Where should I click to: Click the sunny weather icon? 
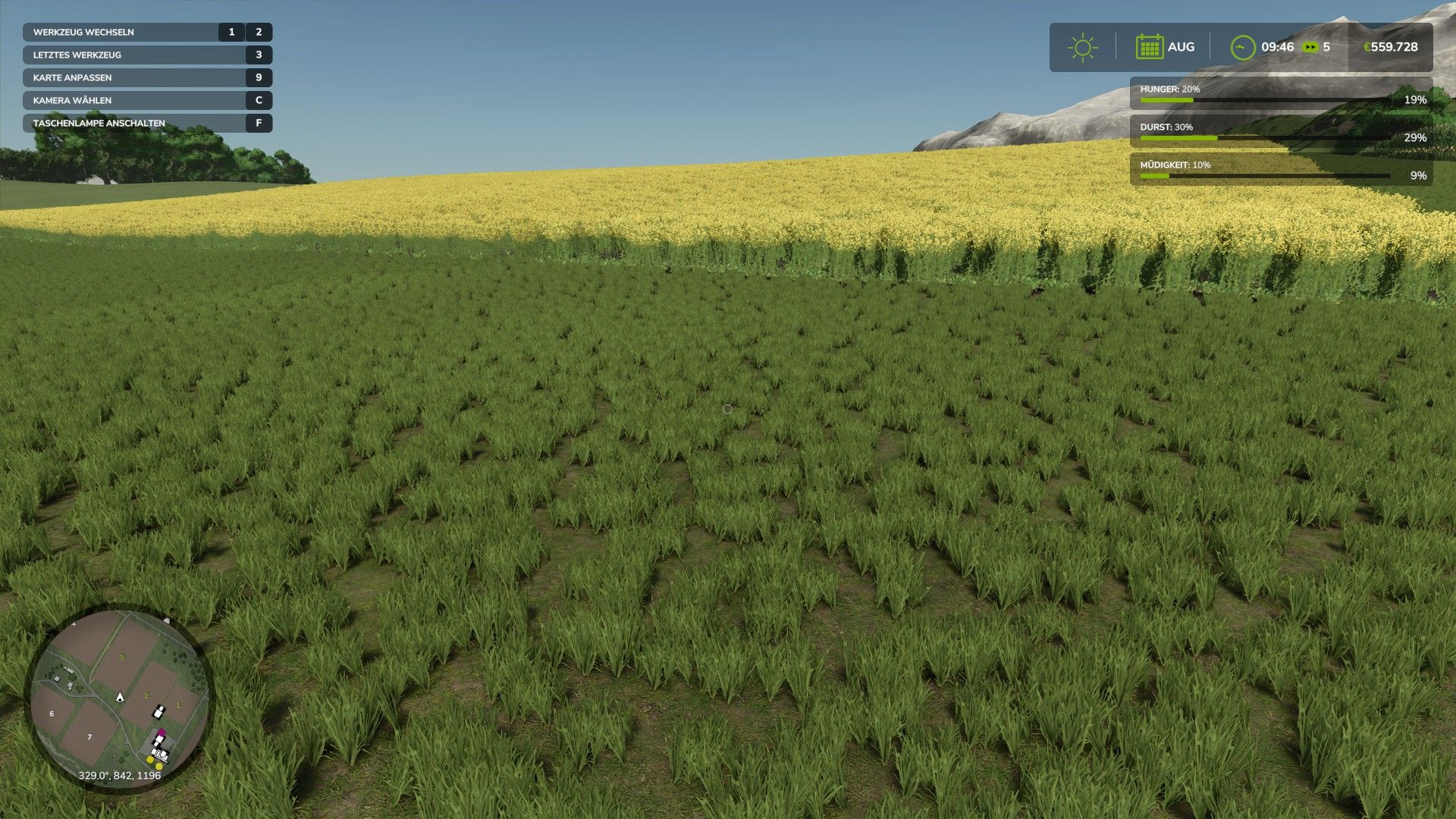(x=1082, y=47)
